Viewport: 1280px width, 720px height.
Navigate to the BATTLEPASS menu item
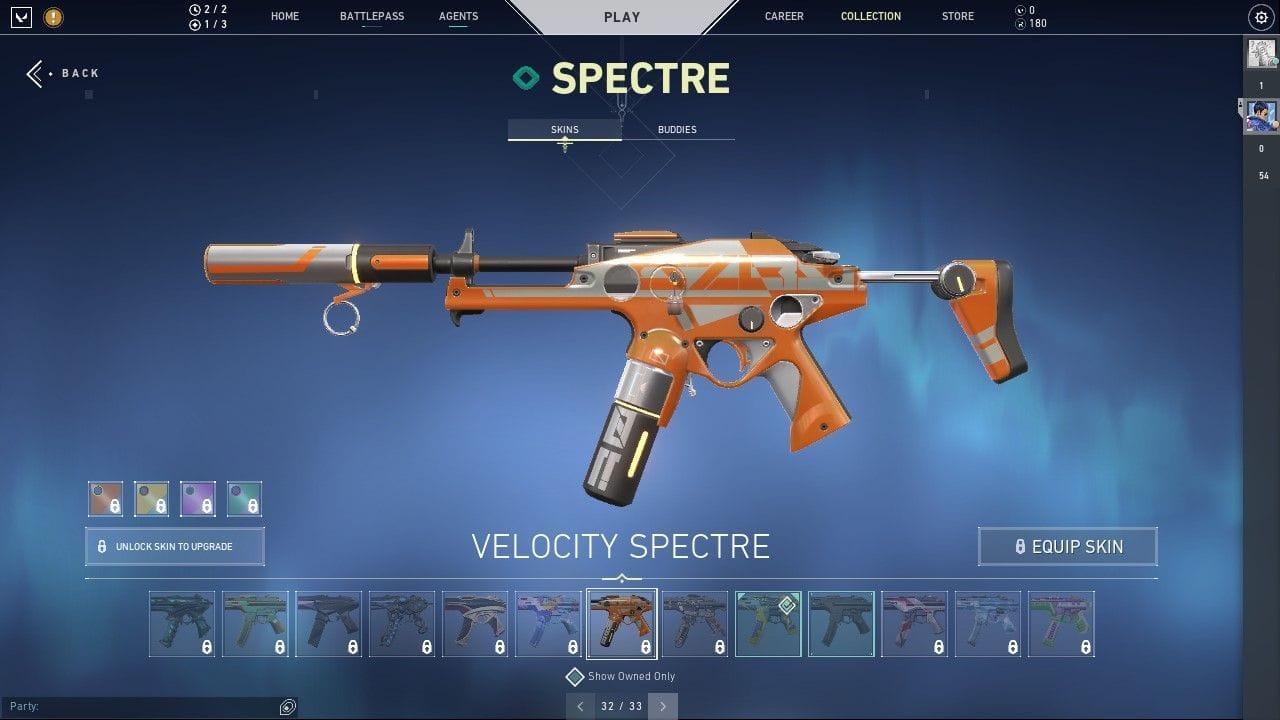371,16
